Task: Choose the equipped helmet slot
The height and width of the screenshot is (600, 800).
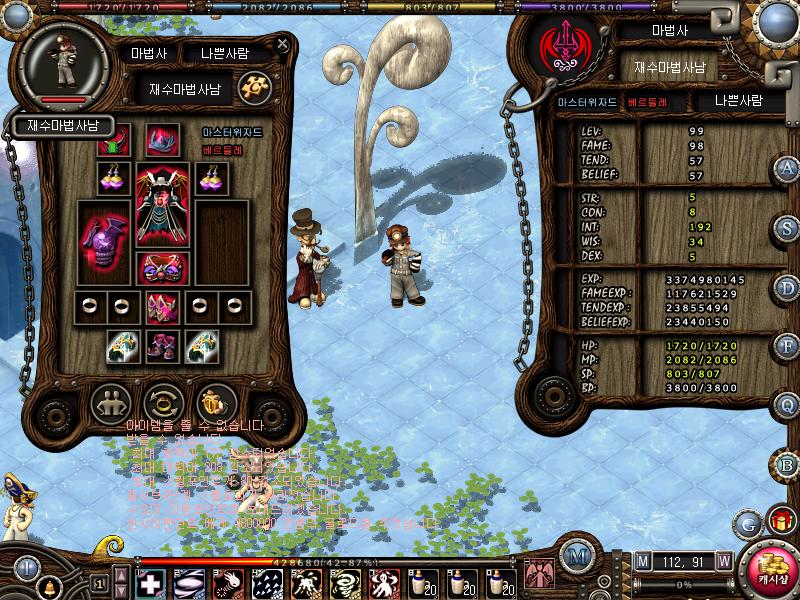Action: pyautogui.click(x=161, y=142)
